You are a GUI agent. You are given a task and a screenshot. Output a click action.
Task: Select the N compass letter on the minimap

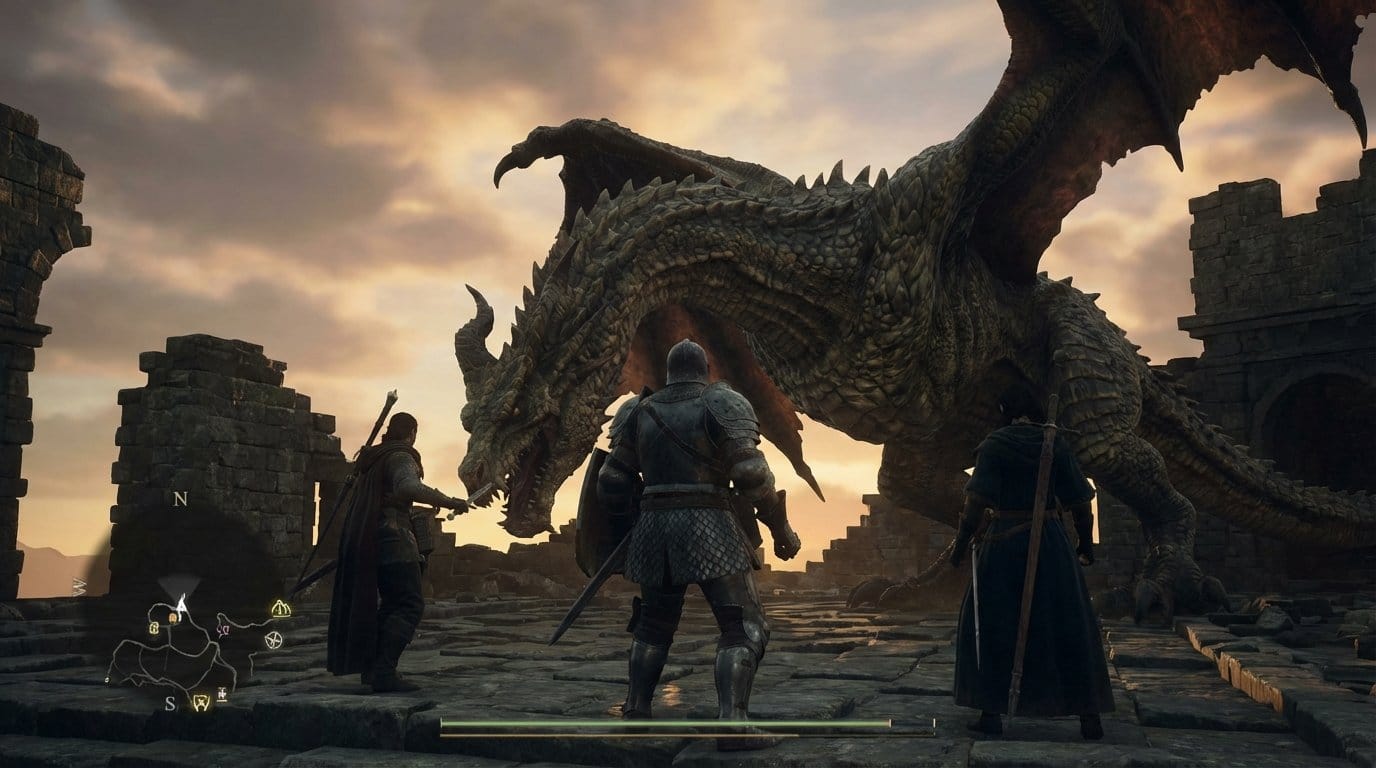(x=180, y=497)
